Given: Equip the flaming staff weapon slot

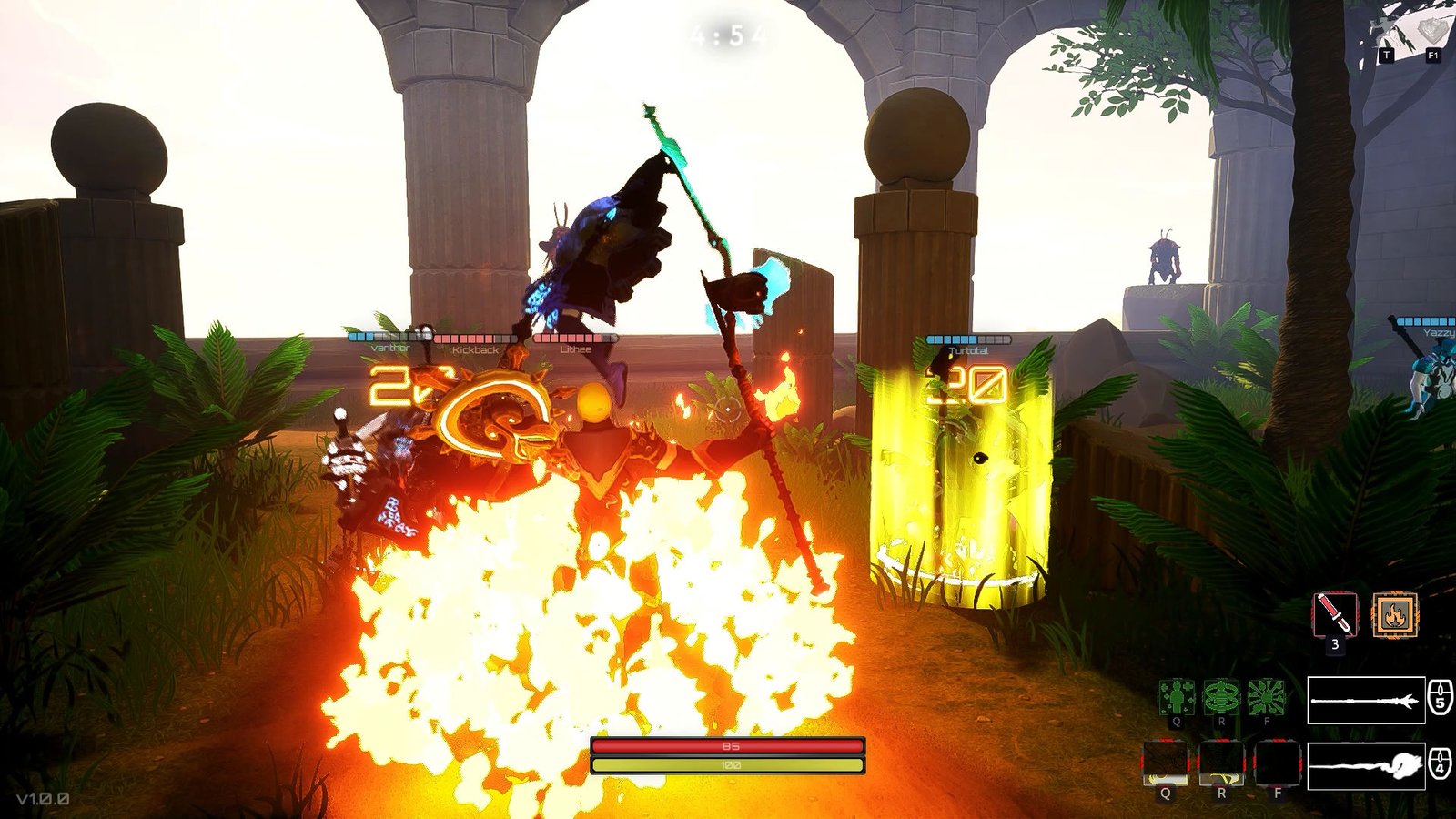Looking at the screenshot, I should [1366, 765].
